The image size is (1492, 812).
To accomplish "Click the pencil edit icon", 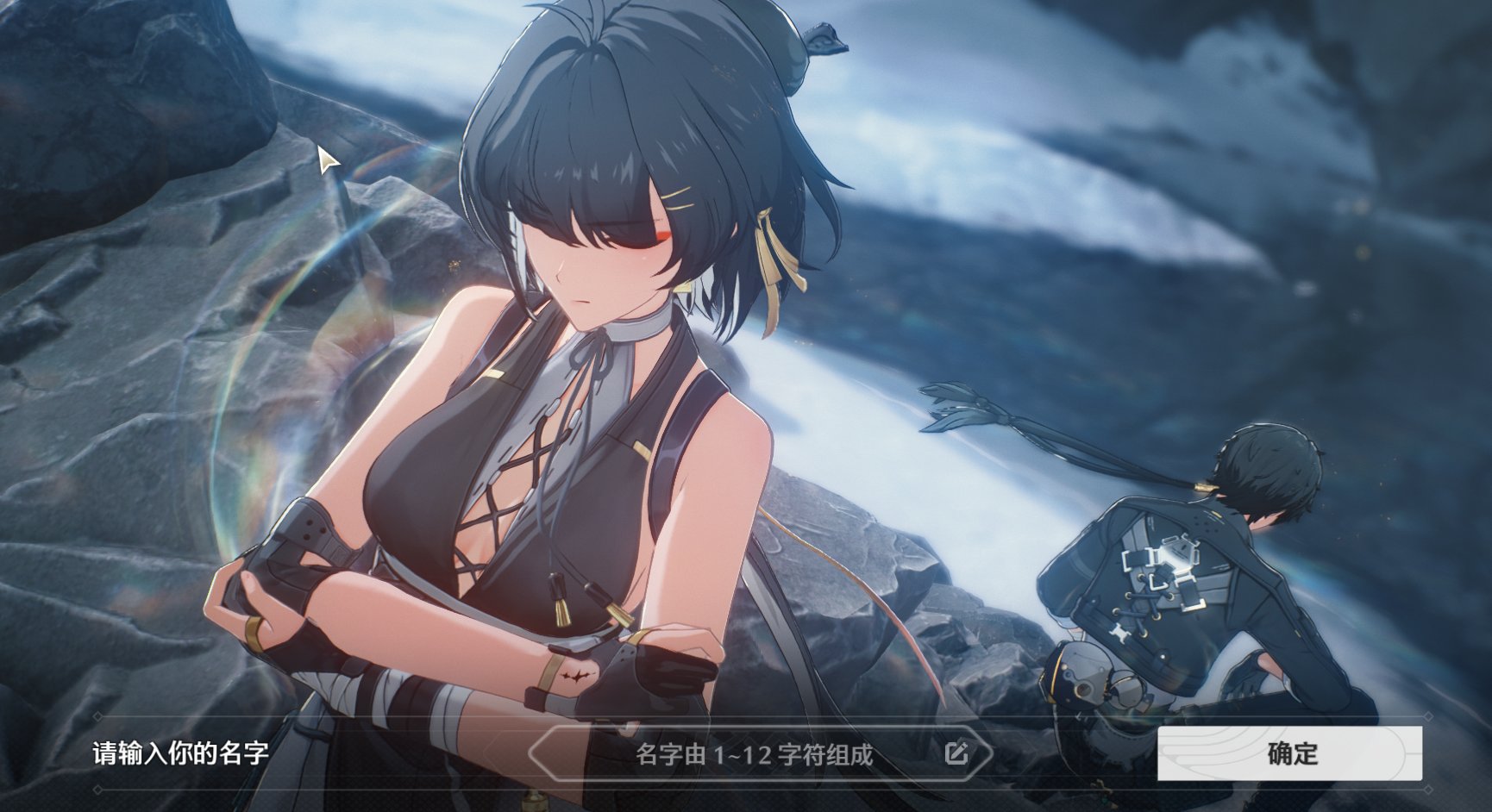I will pos(956,754).
